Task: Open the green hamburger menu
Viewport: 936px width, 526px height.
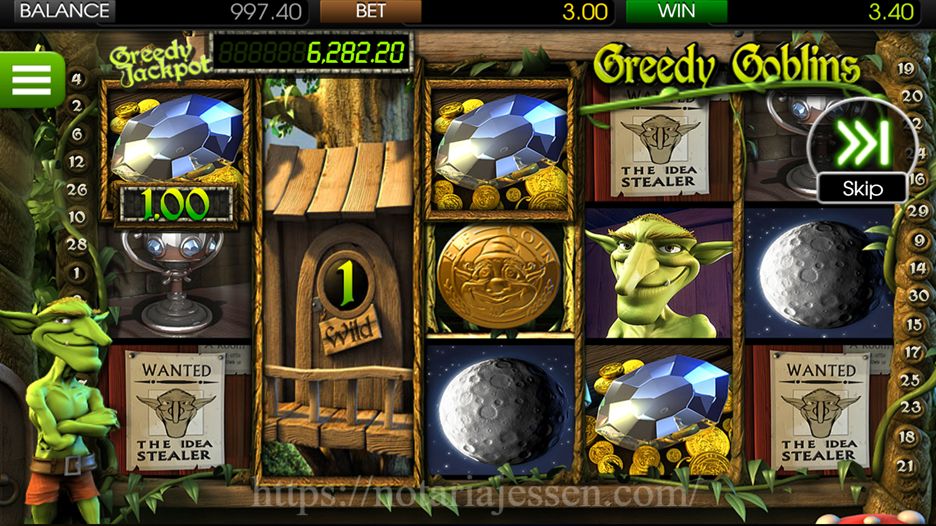Action: pyautogui.click(x=31, y=79)
